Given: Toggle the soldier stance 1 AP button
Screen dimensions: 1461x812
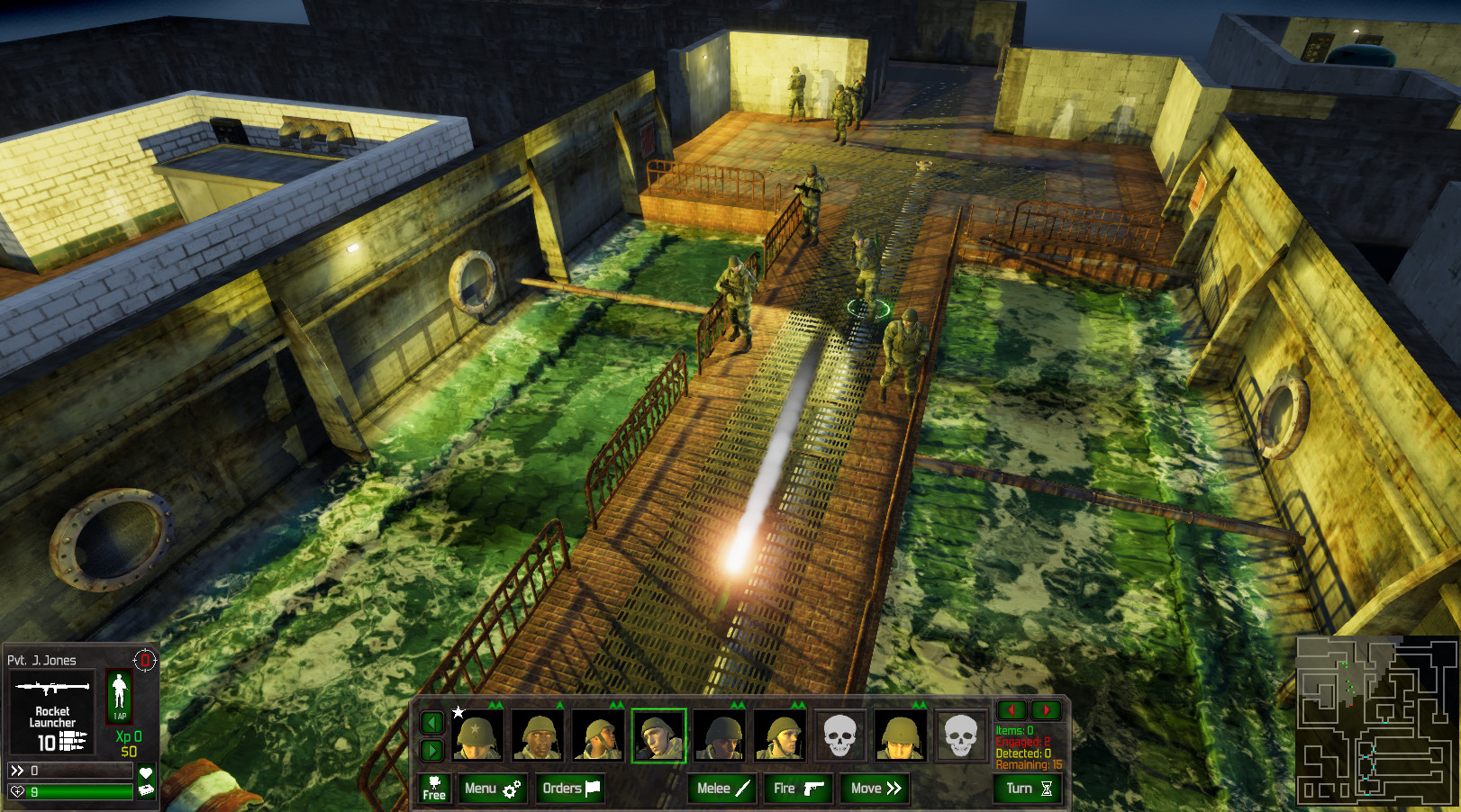Looking at the screenshot, I should pyautogui.click(x=119, y=696).
